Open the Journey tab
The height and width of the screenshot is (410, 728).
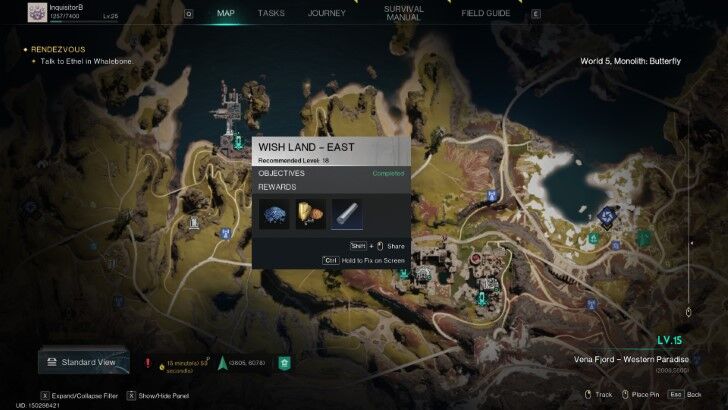click(327, 14)
